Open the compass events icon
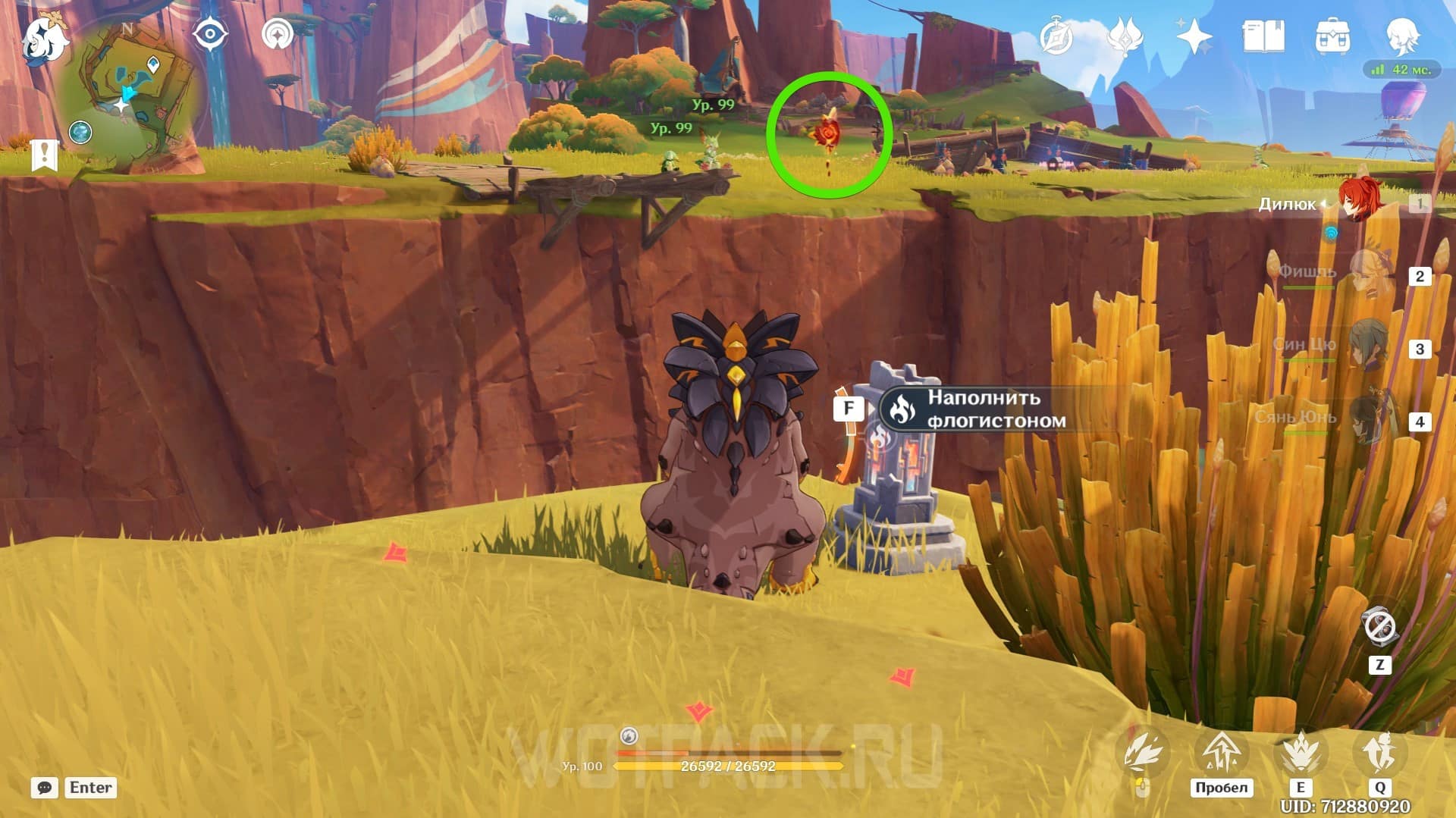The width and height of the screenshot is (1456, 818). [x=1056, y=36]
